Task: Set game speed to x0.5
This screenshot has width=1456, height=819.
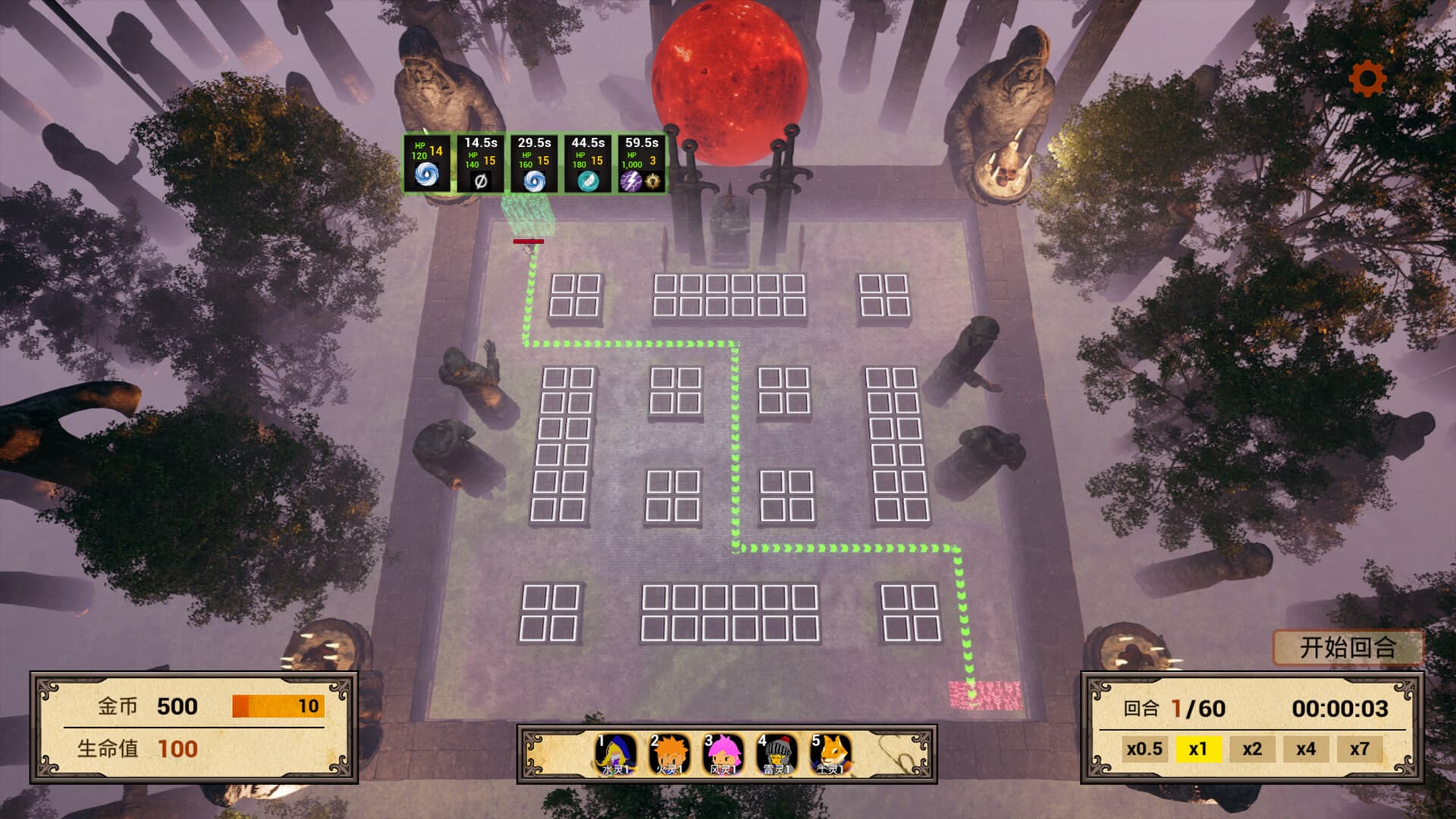Action: (x=1145, y=749)
